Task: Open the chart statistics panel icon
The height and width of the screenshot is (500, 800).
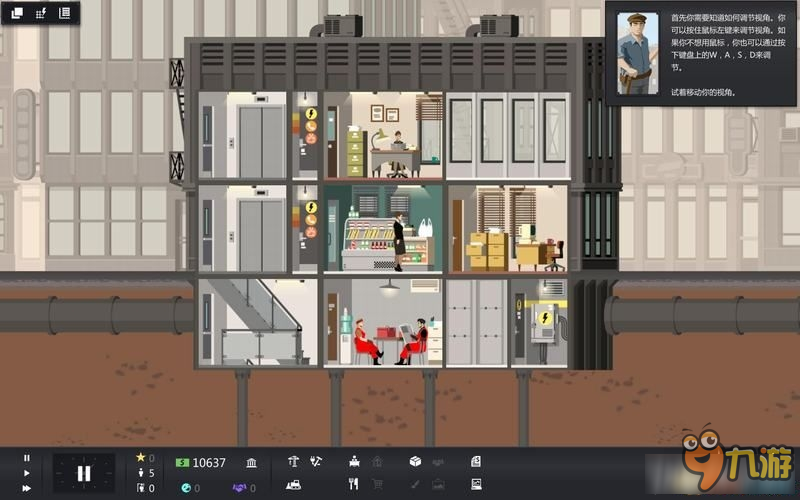Action: tap(476, 485)
